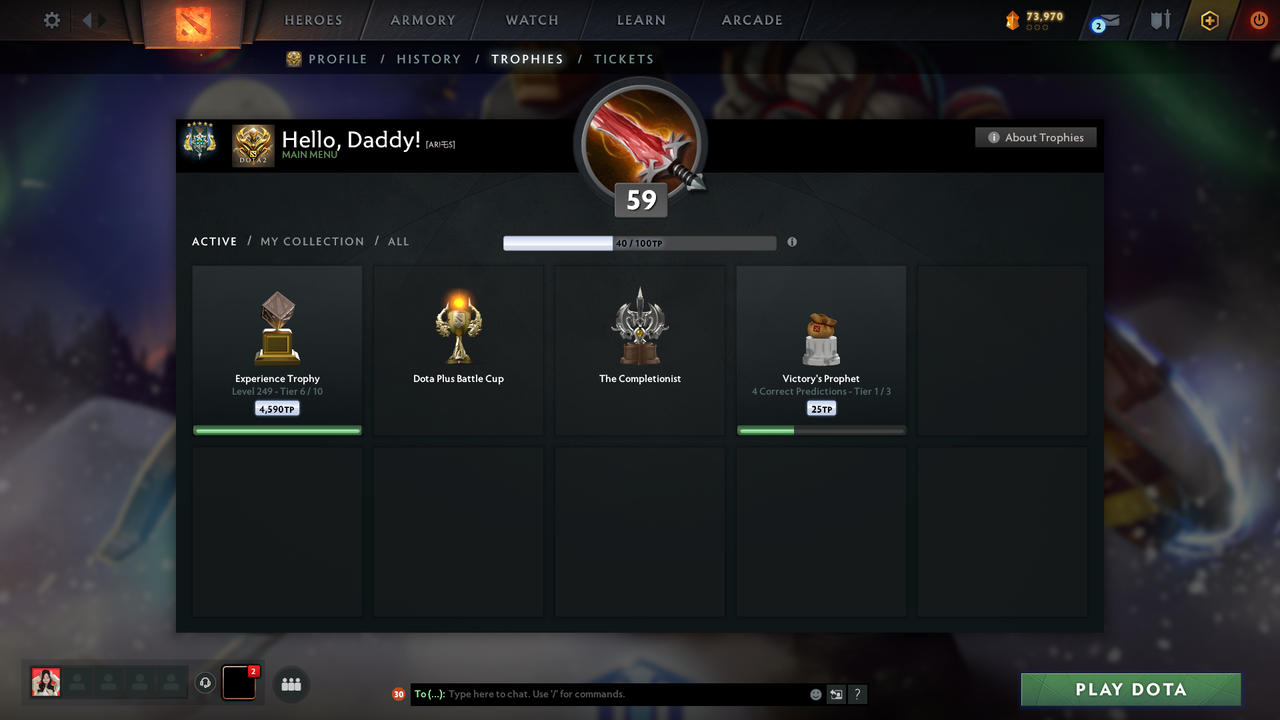Click the 40/100 TP progress bar

coord(640,242)
